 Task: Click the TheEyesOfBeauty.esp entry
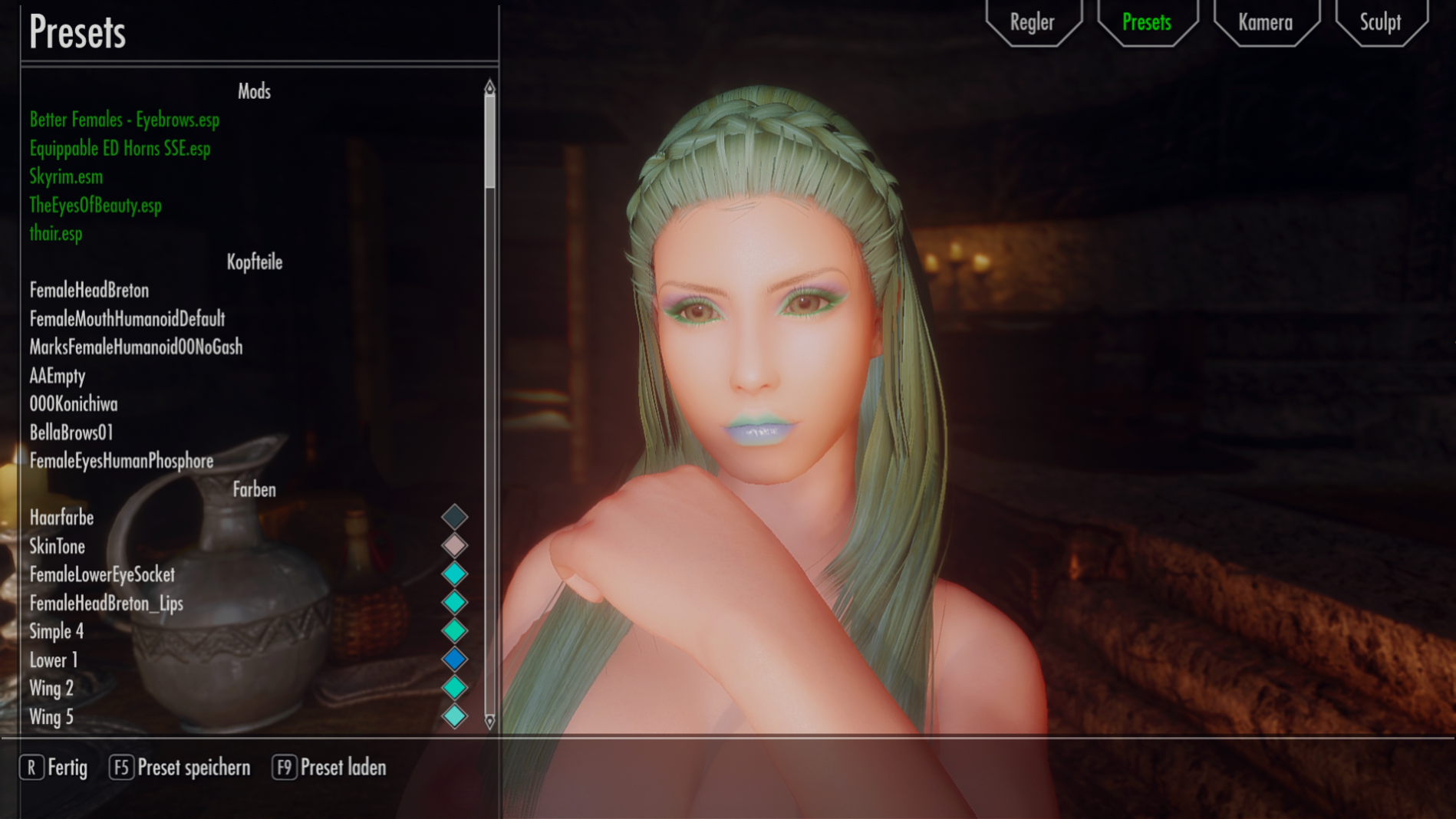pyautogui.click(x=95, y=205)
